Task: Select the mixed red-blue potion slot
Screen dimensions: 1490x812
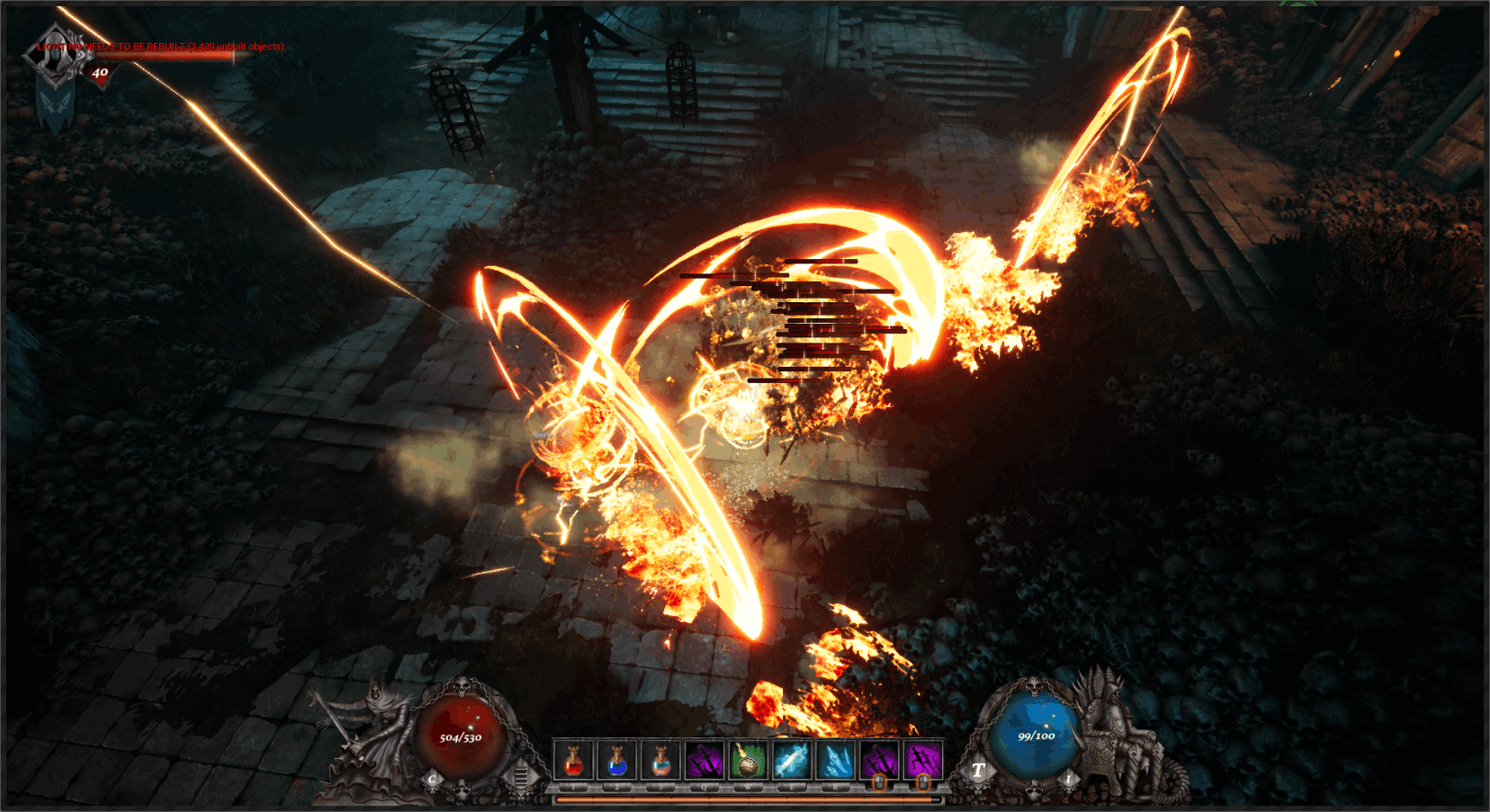Action: point(660,760)
